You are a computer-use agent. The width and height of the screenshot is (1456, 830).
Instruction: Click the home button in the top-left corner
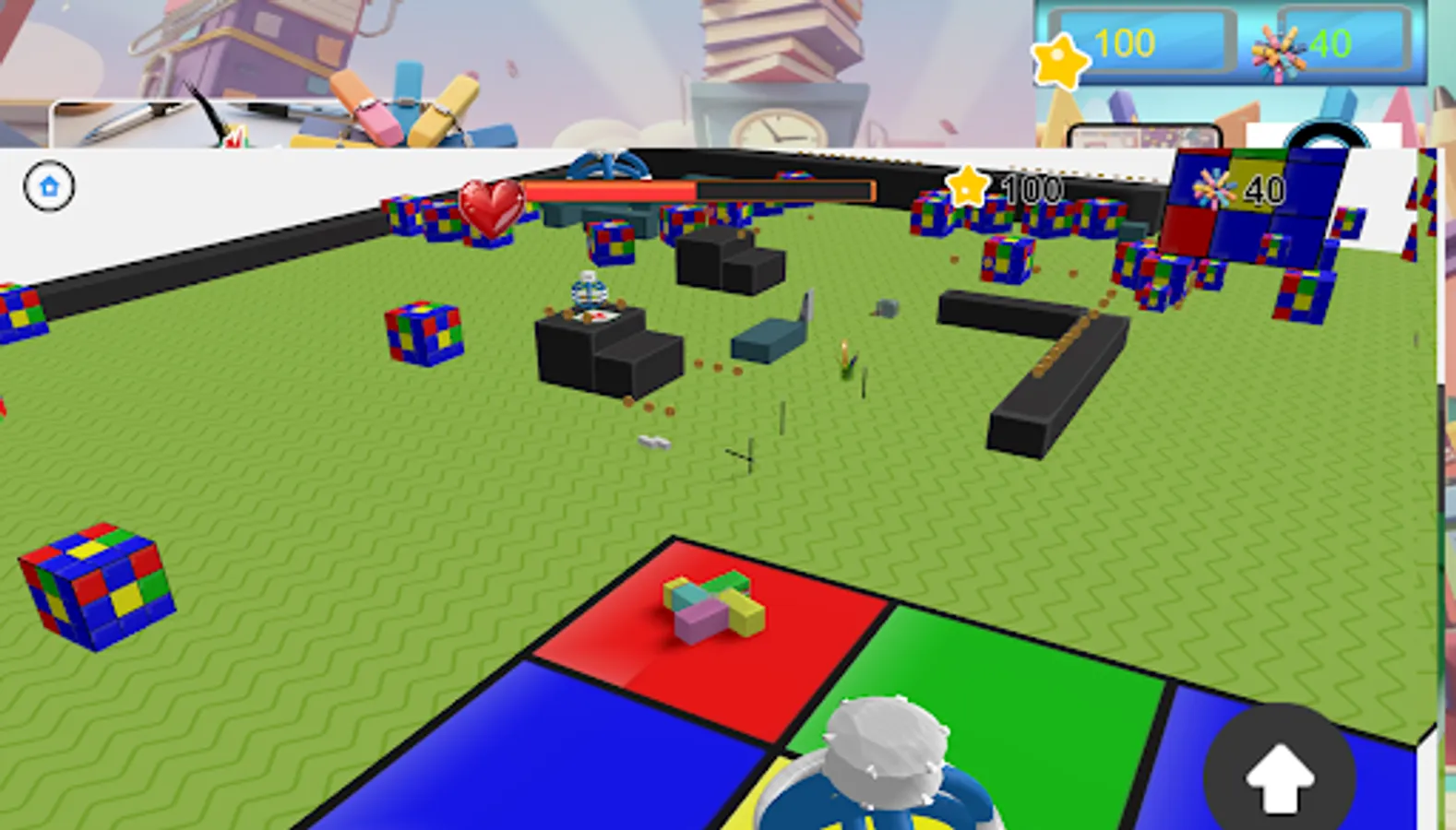49,185
